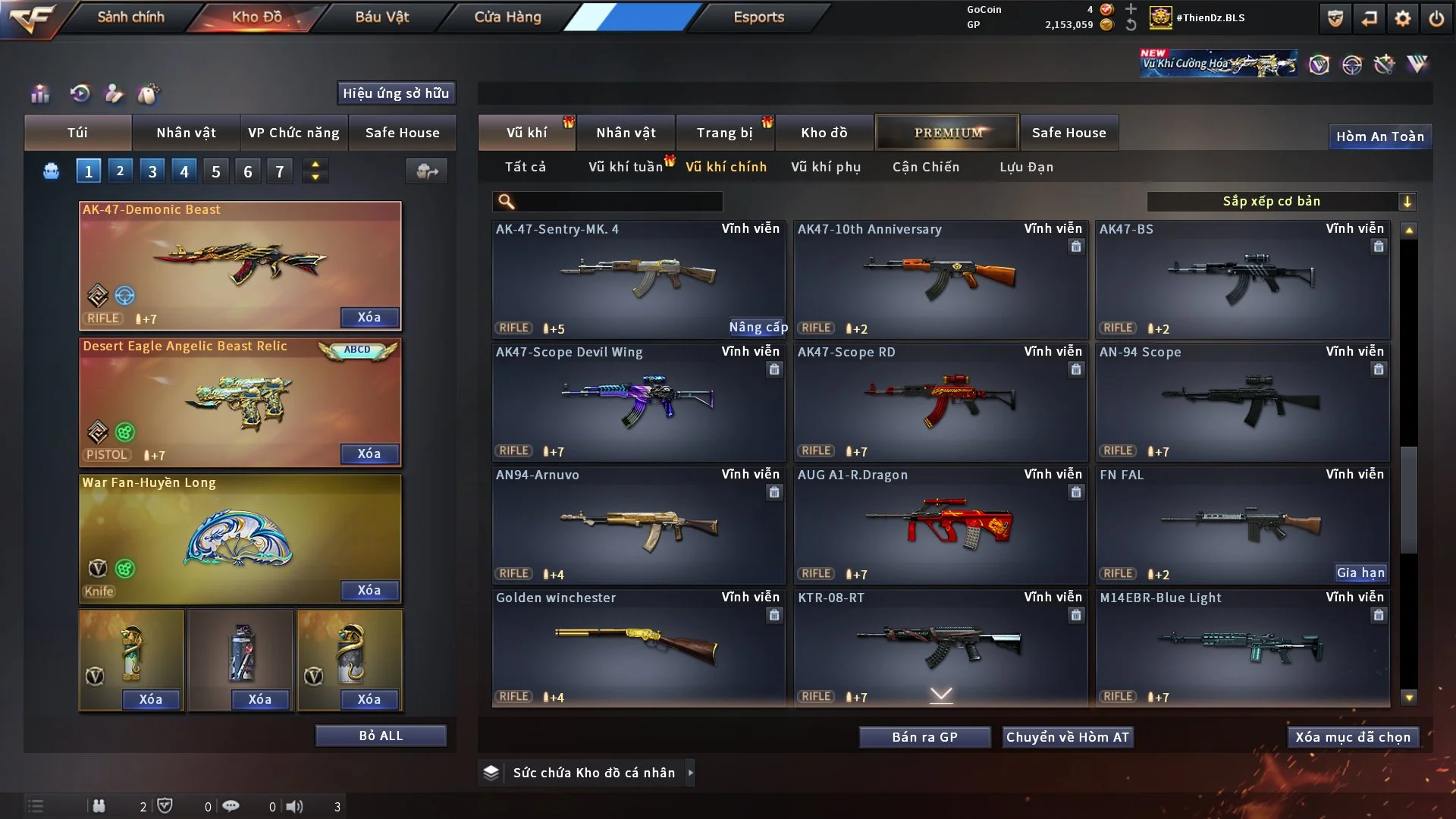
Task: Show Cận Chiến melee weapons
Action: click(926, 167)
